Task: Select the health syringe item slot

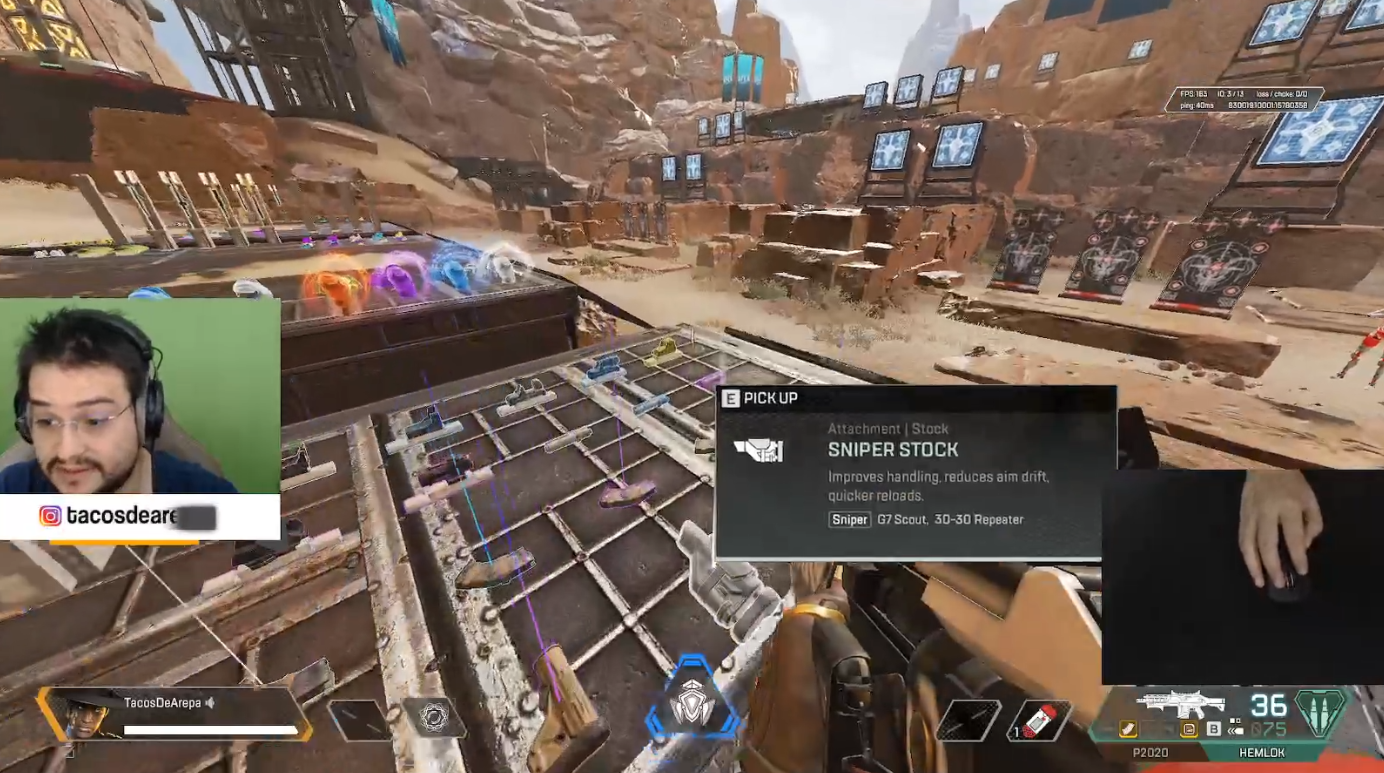Action: point(1039,720)
